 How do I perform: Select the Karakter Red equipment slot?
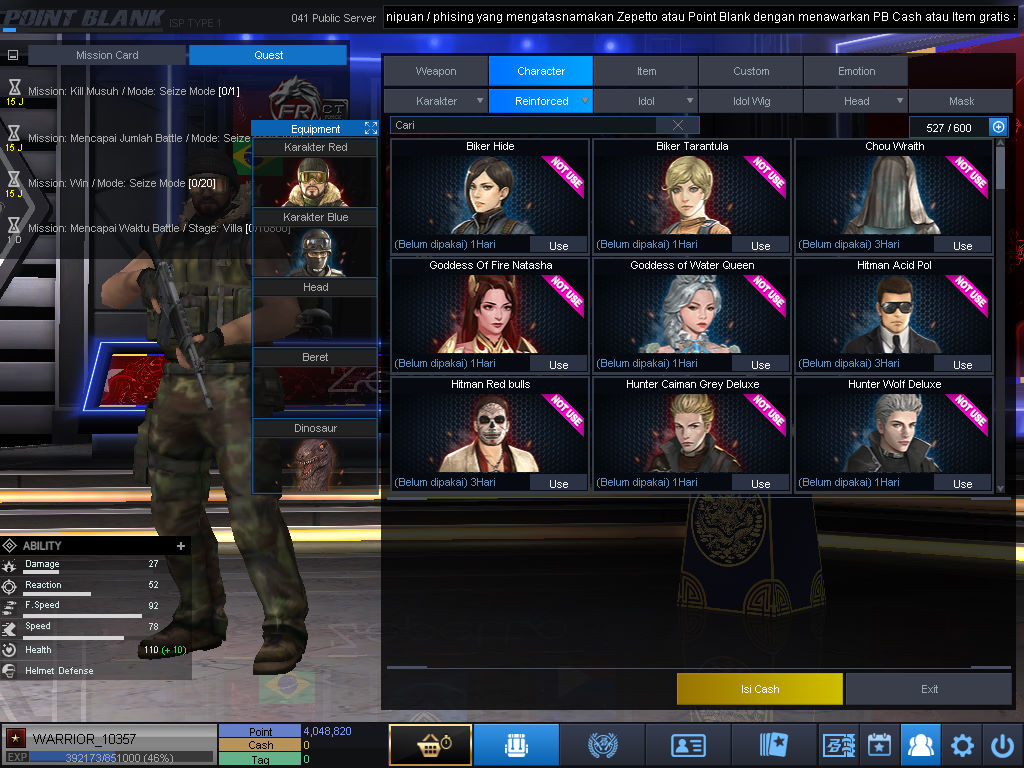pyautogui.click(x=315, y=172)
